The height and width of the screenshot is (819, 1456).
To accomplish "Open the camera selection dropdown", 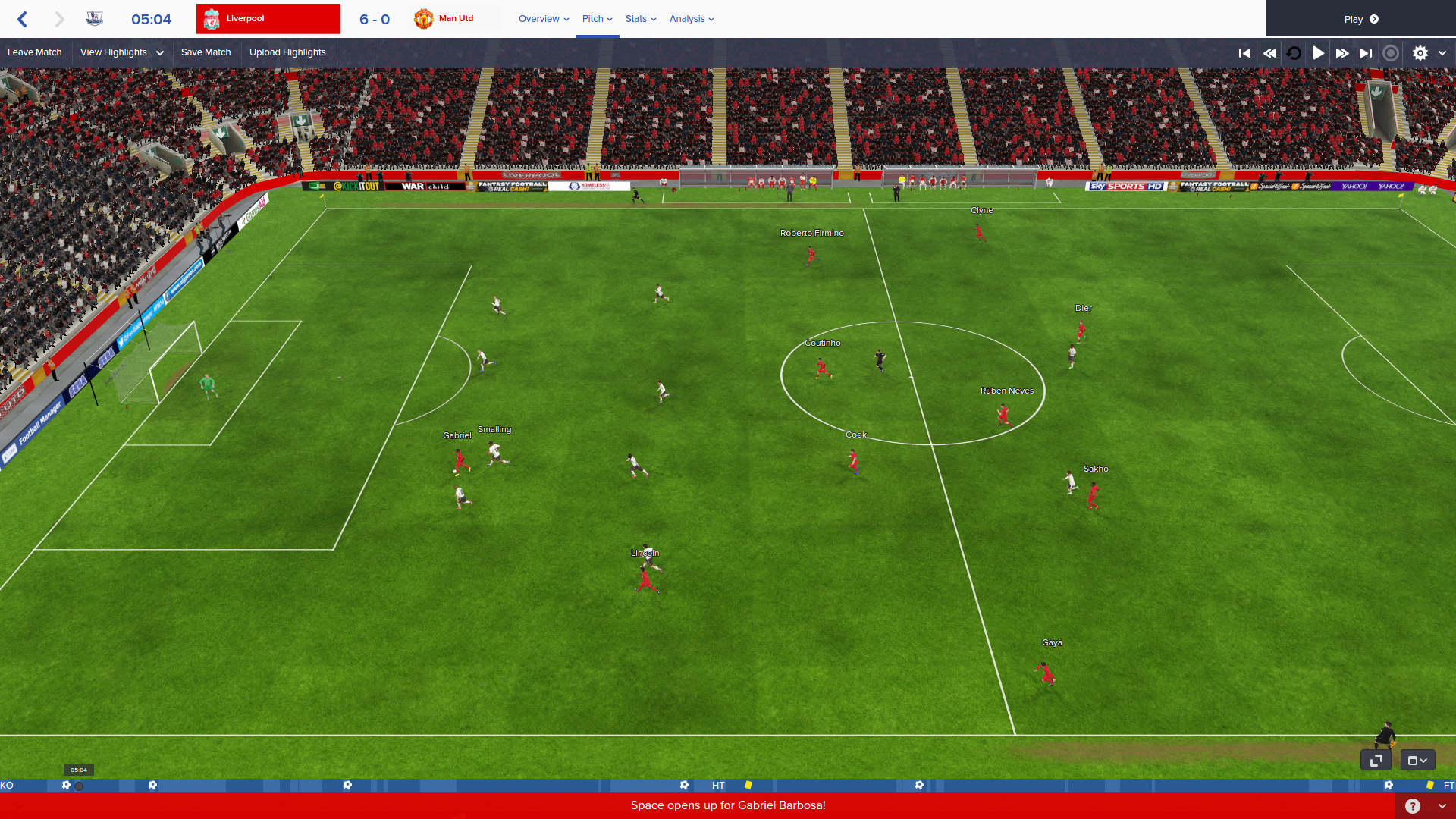I will (x=1417, y=760).
